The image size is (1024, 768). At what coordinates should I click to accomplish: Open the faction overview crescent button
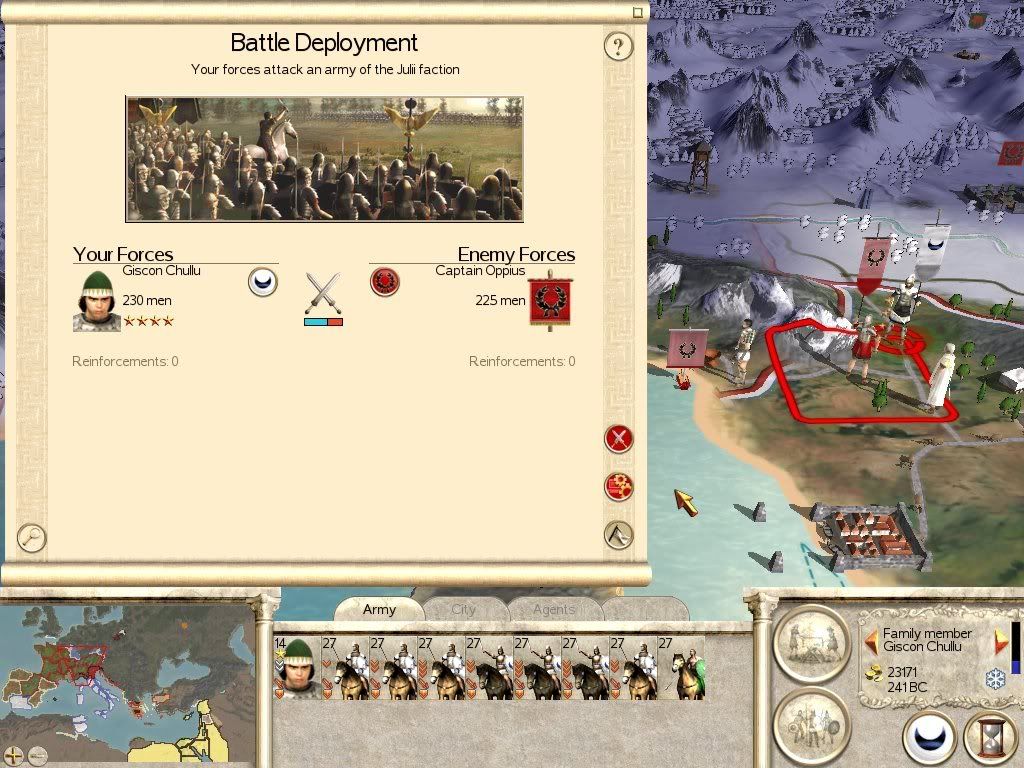pos(930,740)
